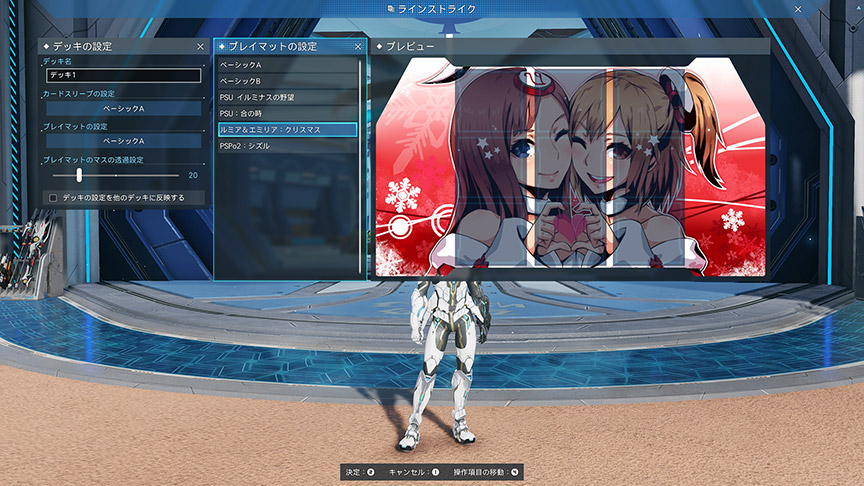Choose the ベーシックB playmat
The width and height of the screenshot is (864, 486).
click(288, 81)
